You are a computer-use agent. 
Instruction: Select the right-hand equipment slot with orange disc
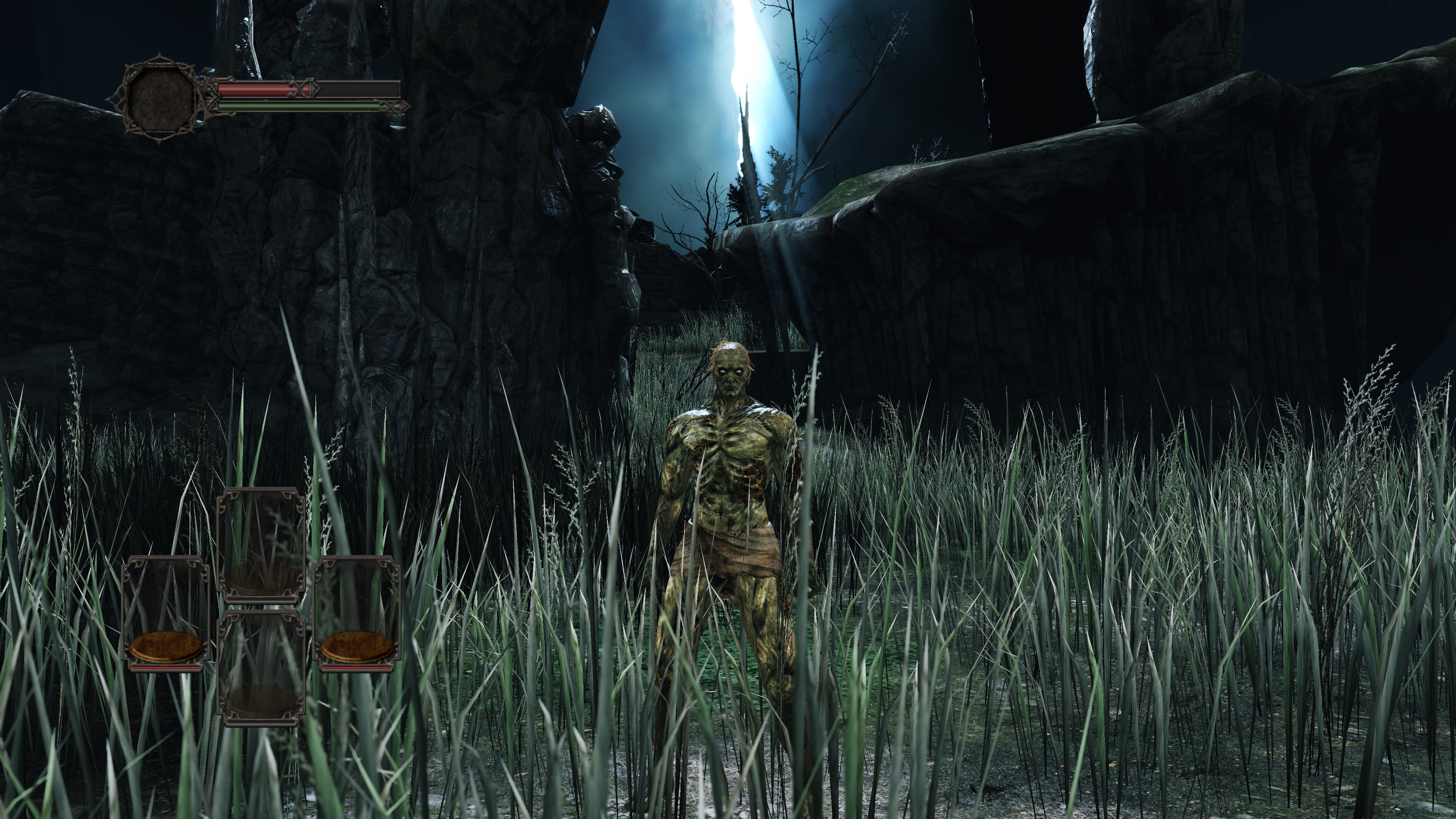pyautogui.click(x=357, y=614)
